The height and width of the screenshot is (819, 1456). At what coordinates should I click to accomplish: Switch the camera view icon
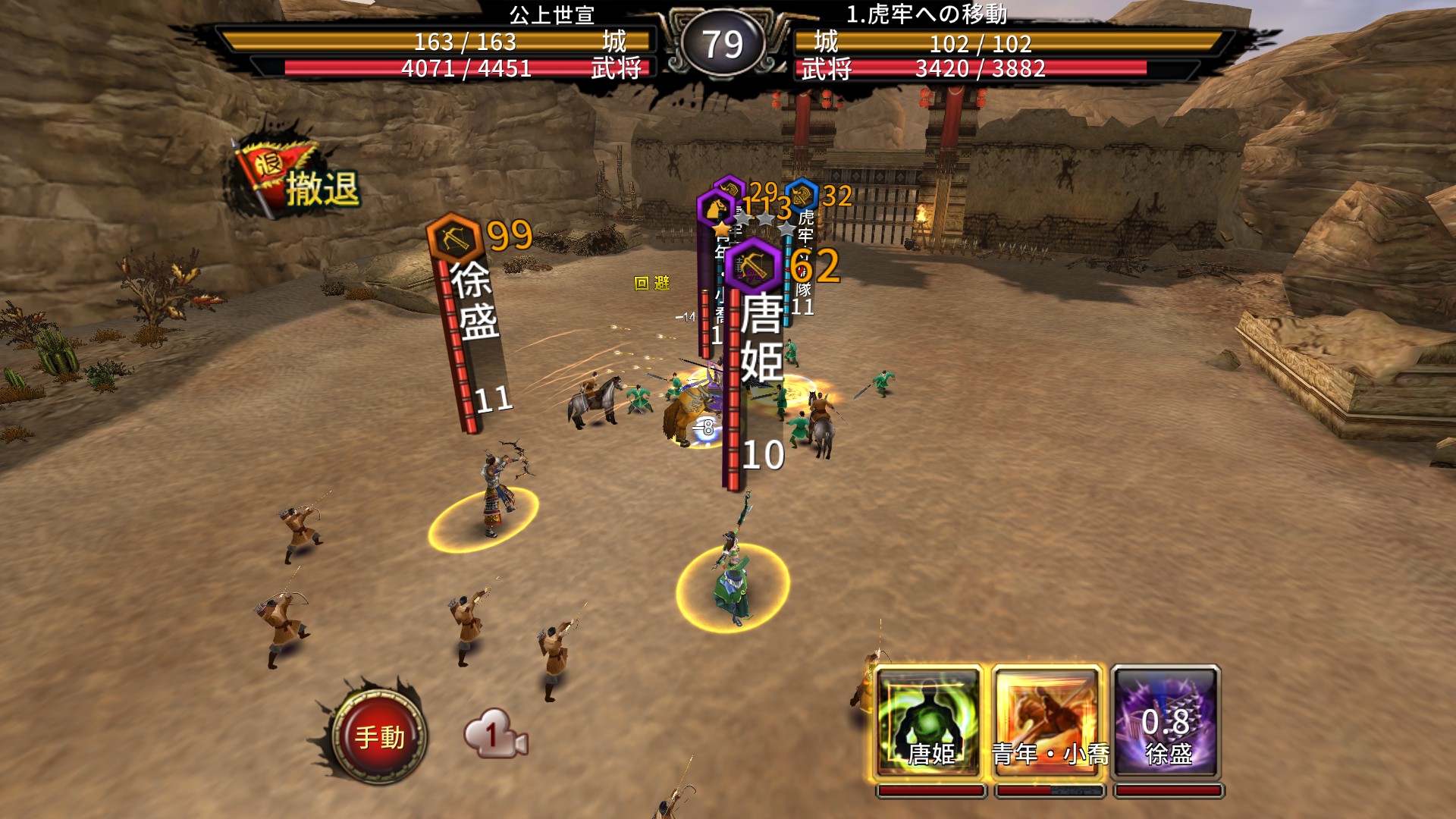(x=494, y=734)
